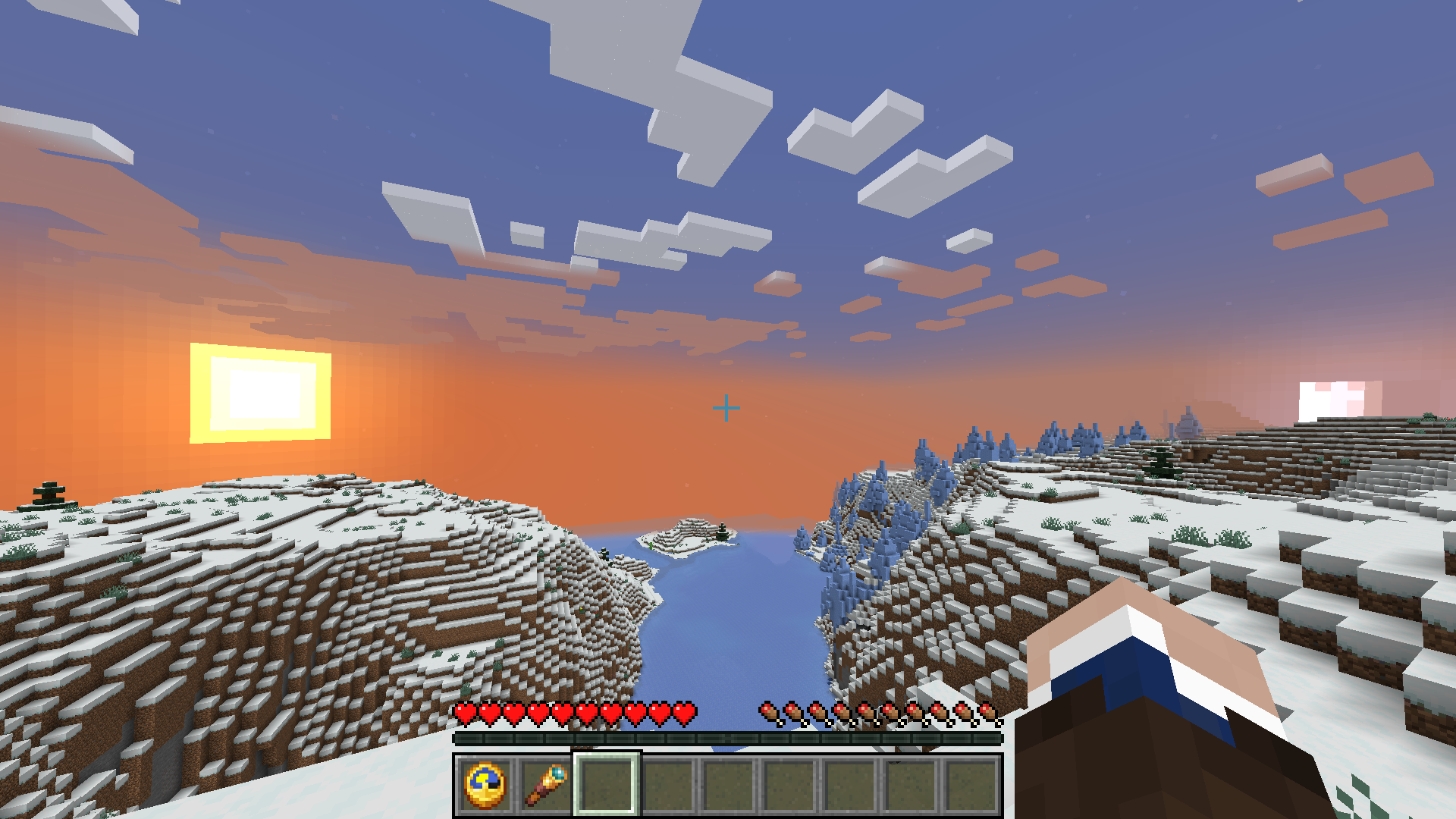Select the brush item in hotbar slot two
Screen dimensions: 1456x819
click(x=544, y=785)
